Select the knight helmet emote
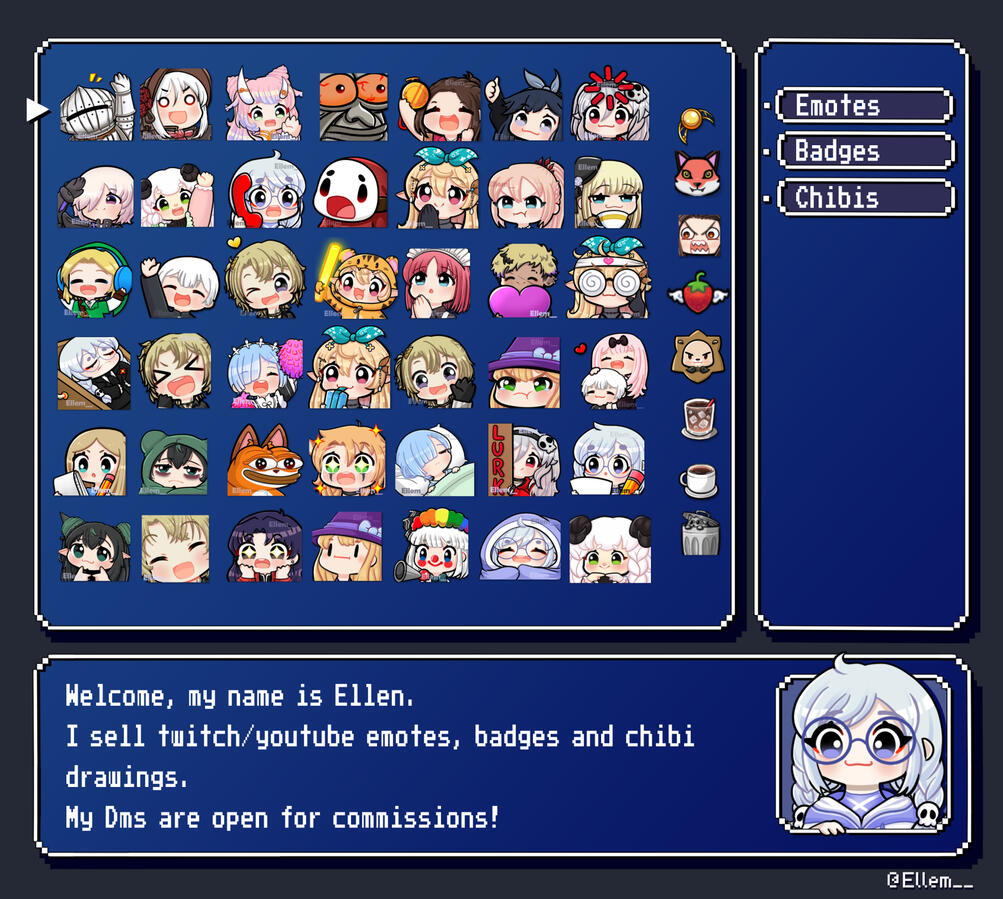This screenshot has width=1003, height=899. click(x=95, y=107)
